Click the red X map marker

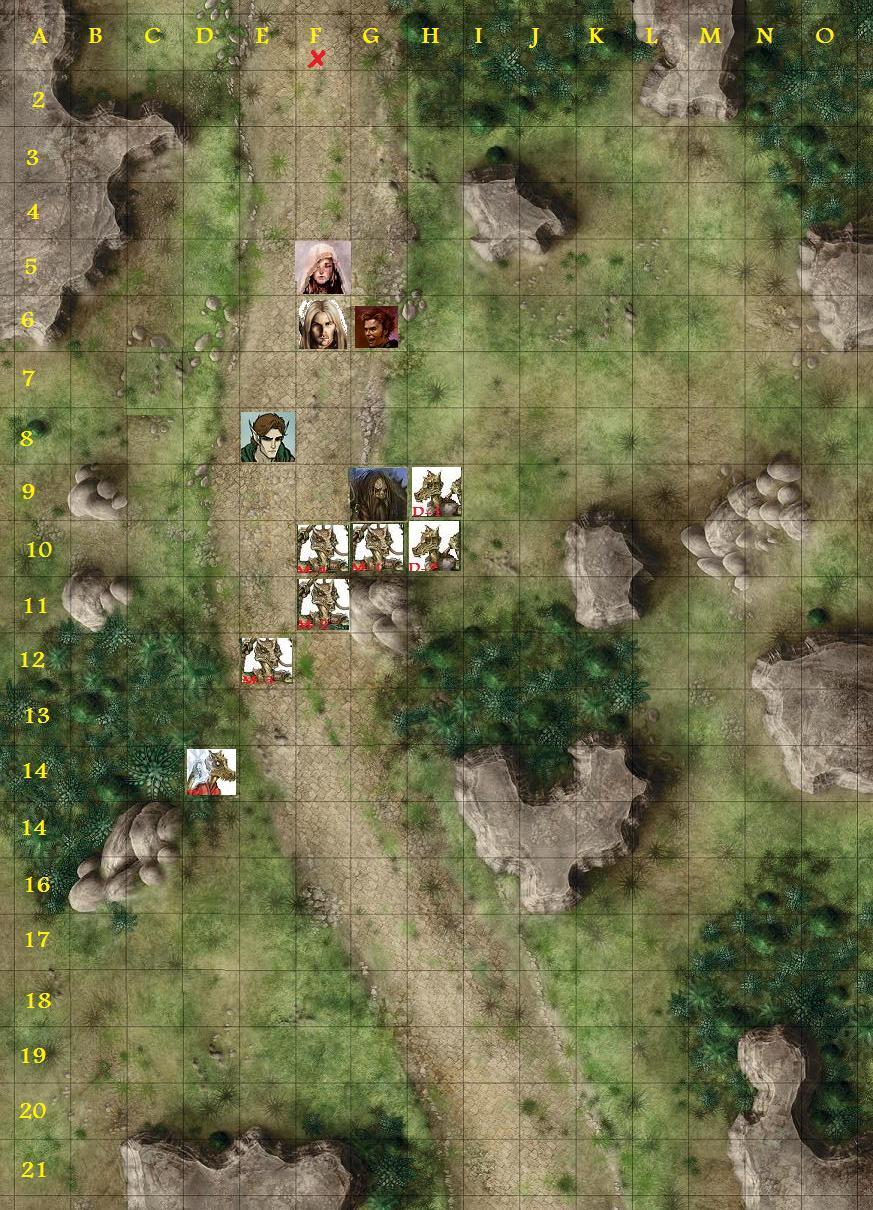[317, 60]
